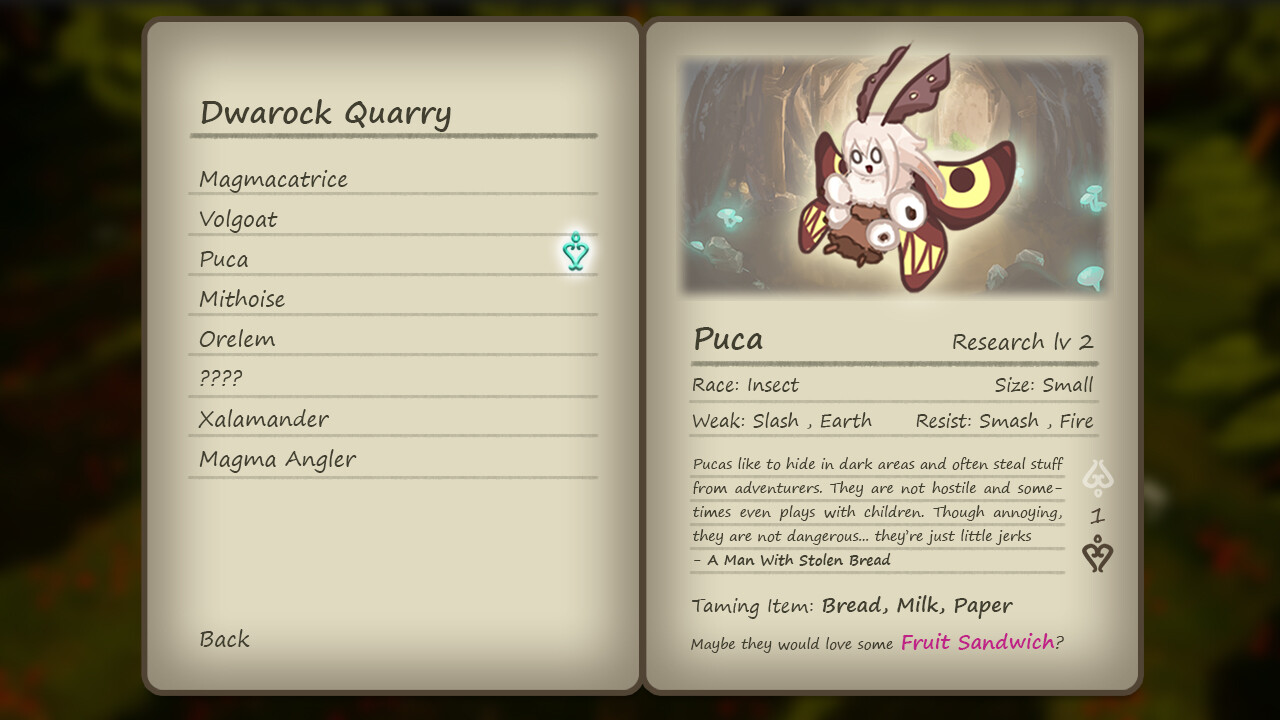Click the Puca portrait illustration

[893, 177]
